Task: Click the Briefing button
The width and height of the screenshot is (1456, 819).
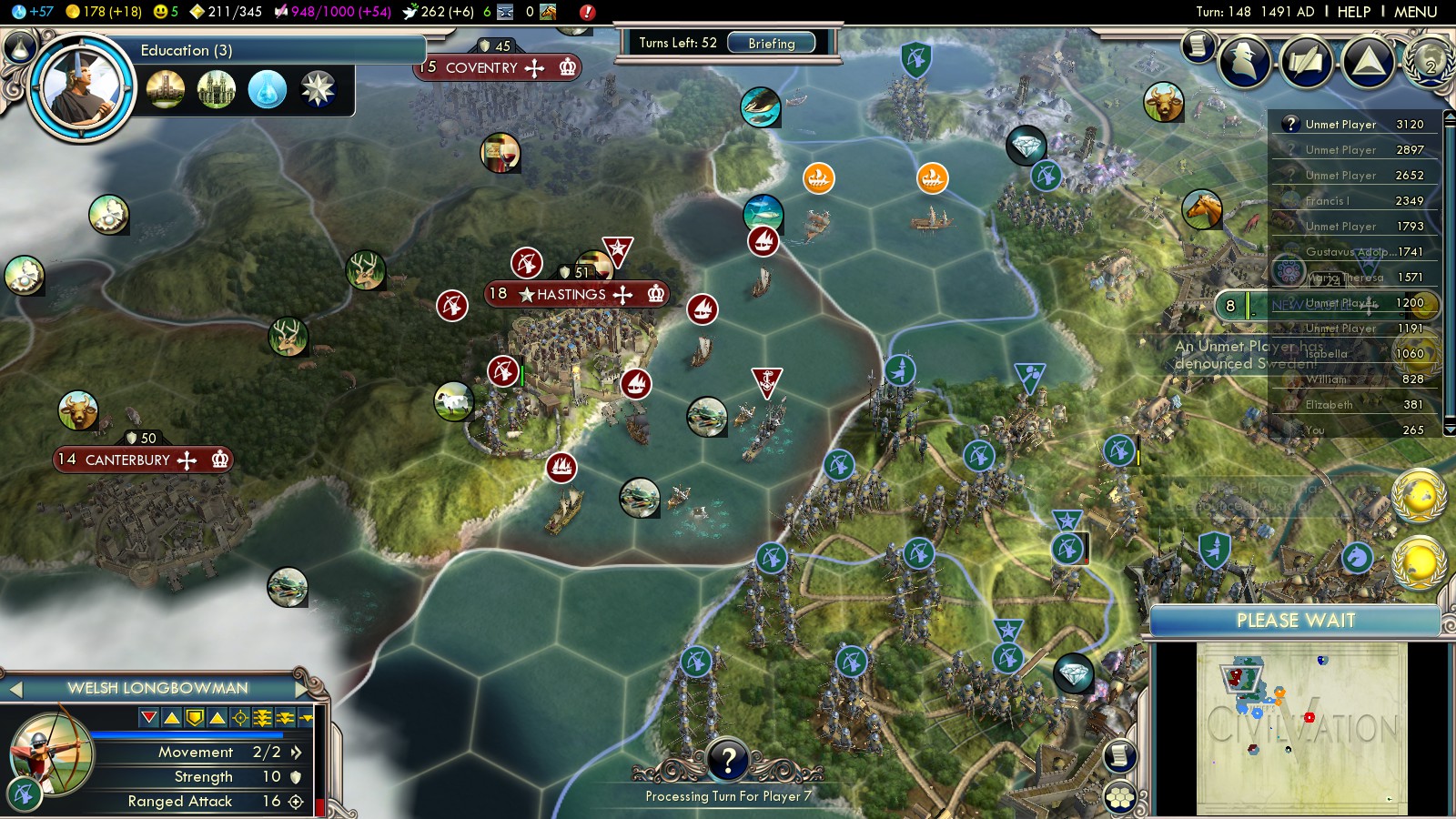Action: point(771,43)
